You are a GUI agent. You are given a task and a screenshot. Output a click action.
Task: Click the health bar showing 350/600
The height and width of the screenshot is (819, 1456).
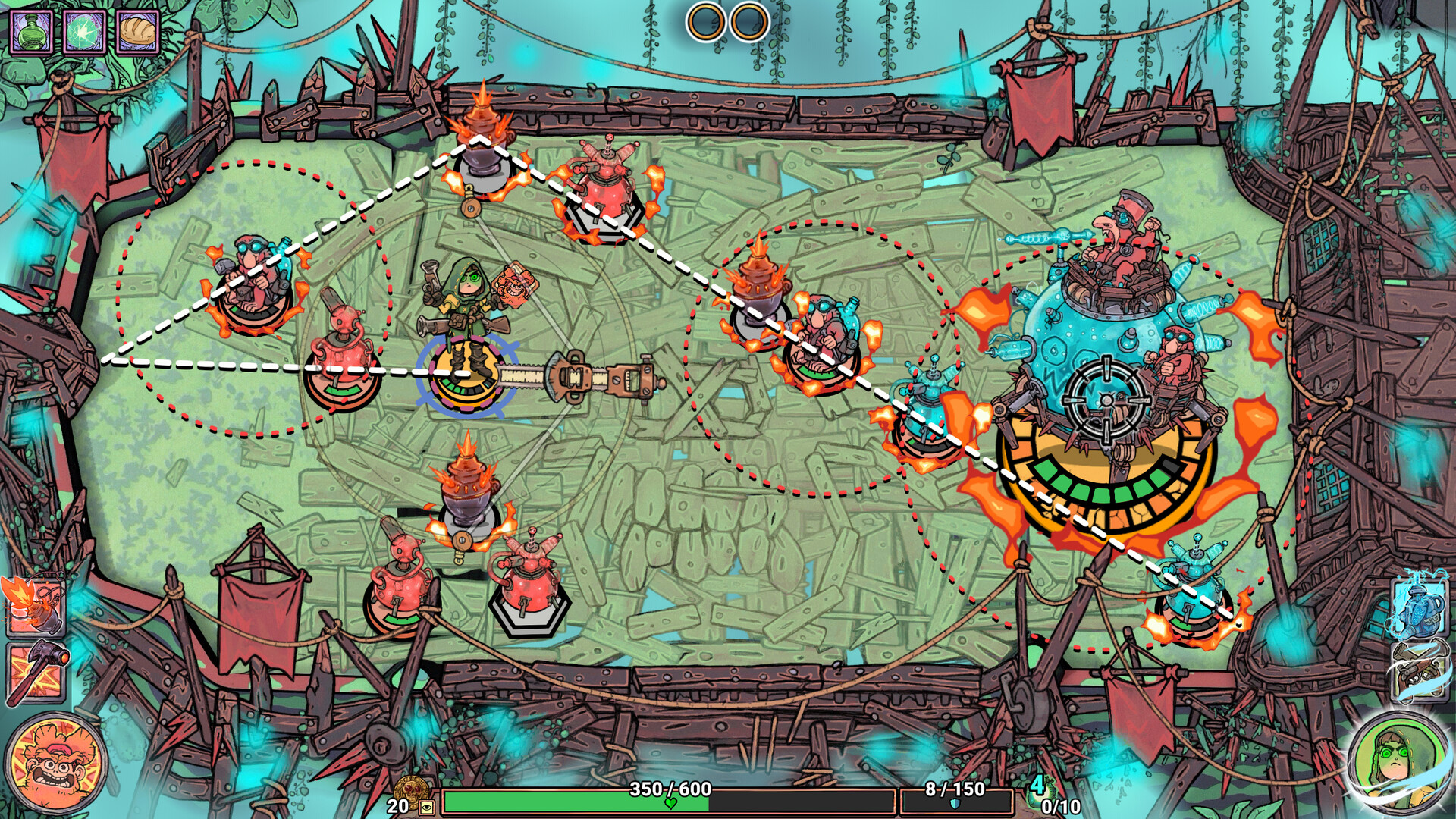click(667, 800)
